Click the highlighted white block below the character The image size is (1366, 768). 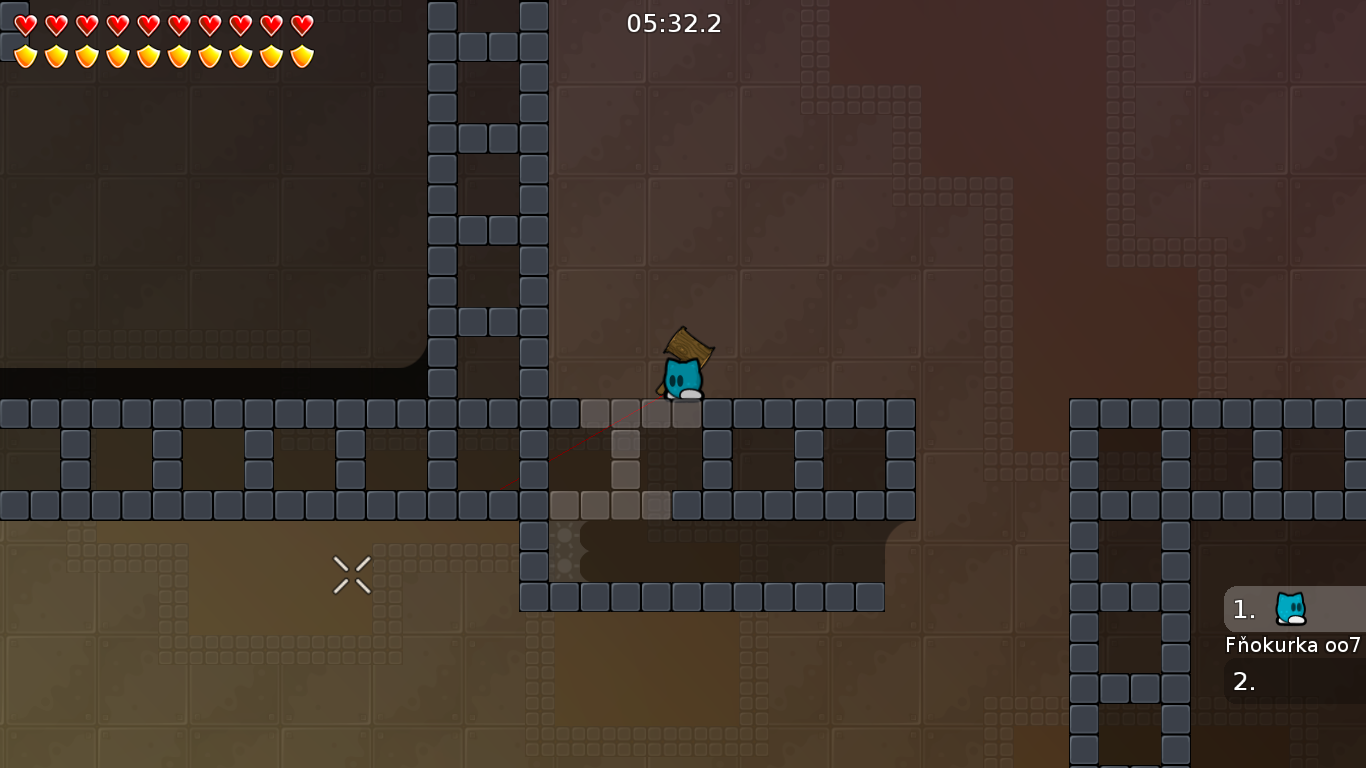(686, 413)
